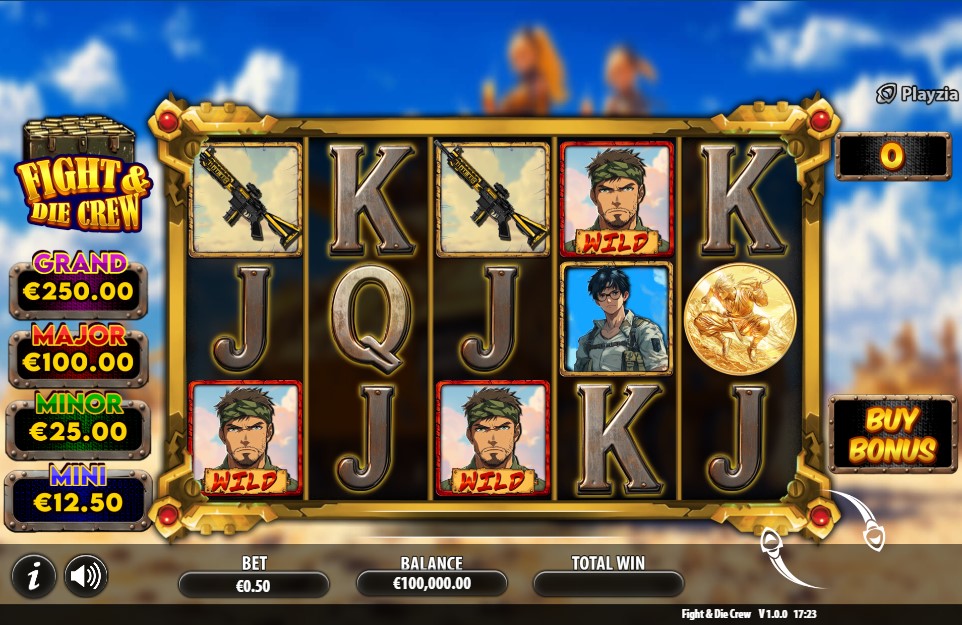This screenshot has height=625, width=962.
Task: Toggle the sound speaker icon
Action: click(x=86, y=575)
